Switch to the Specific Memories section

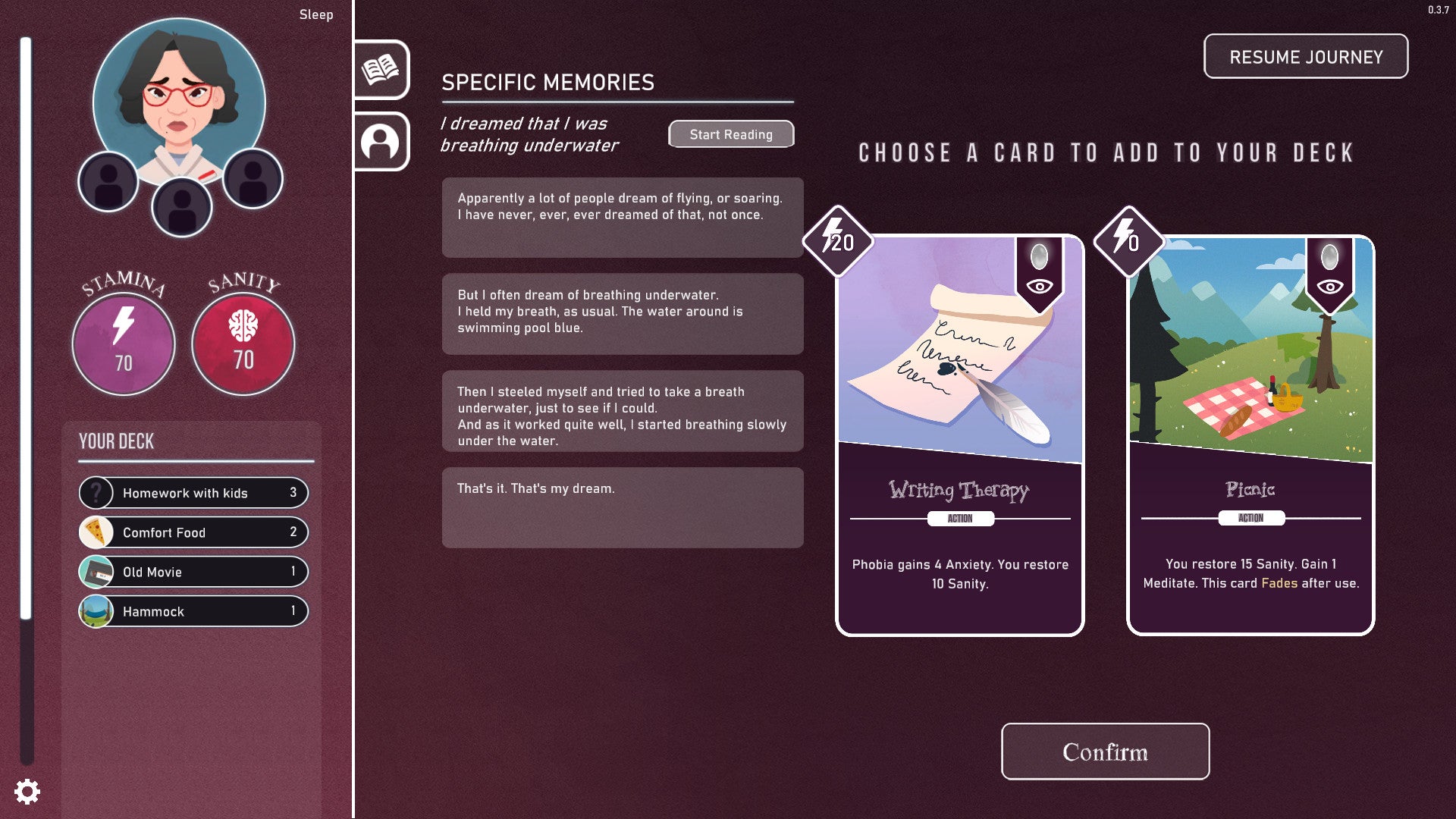coord(548,82)
